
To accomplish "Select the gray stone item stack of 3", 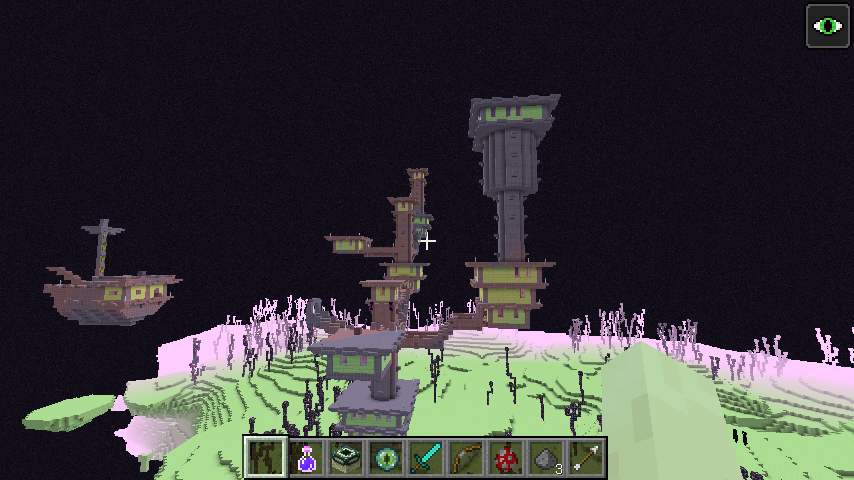I will [546, 458].
